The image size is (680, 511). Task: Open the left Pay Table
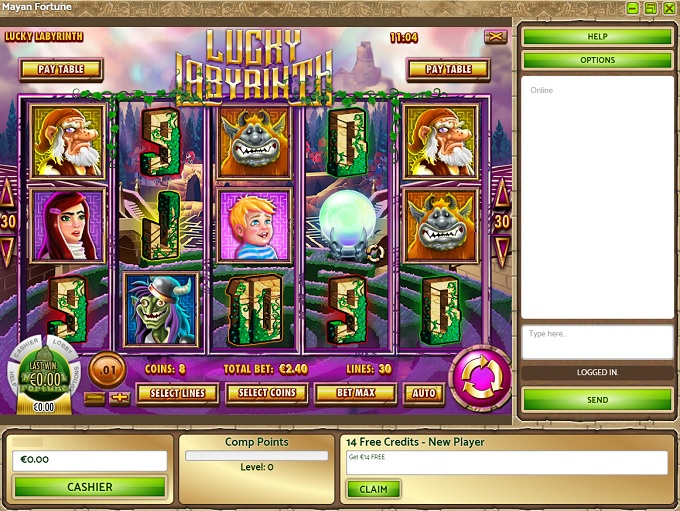pos(60,69)
